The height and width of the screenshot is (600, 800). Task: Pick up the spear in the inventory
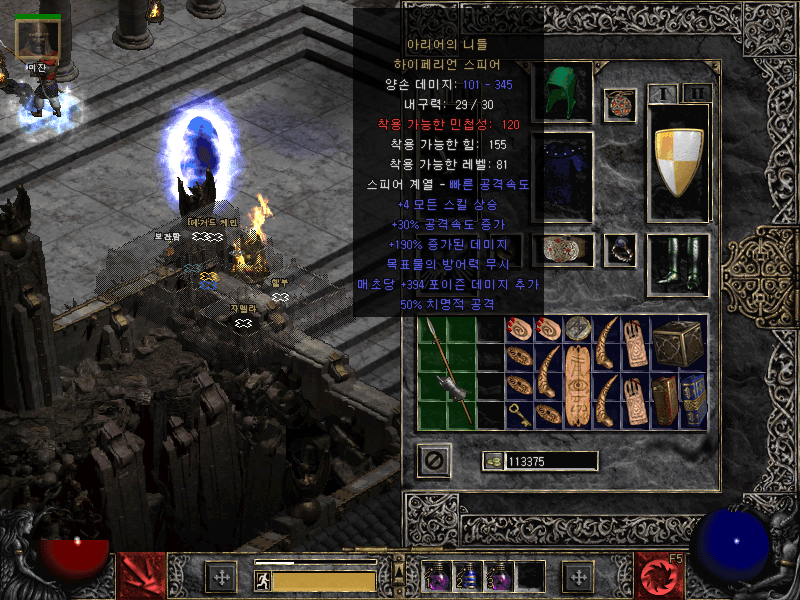coord(447,372)
